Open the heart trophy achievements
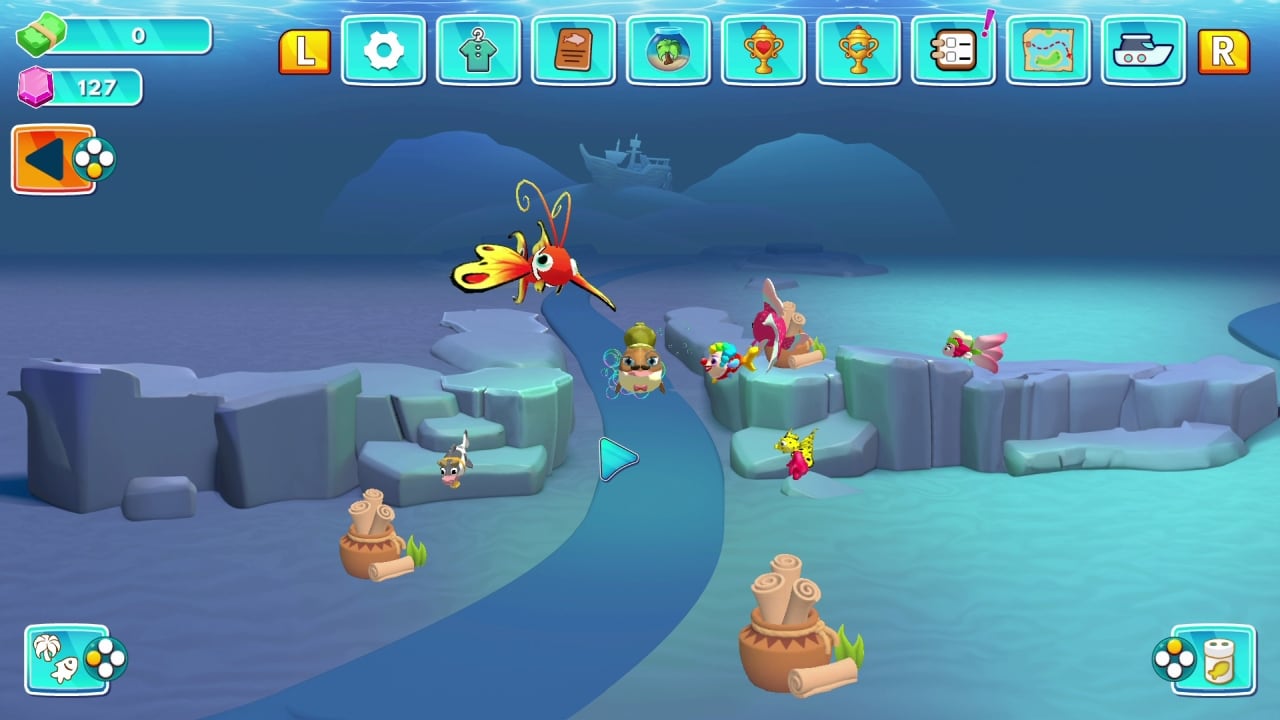Viewport: 1280px width, 720px height. pyautogui.click(x=763, y=50)
